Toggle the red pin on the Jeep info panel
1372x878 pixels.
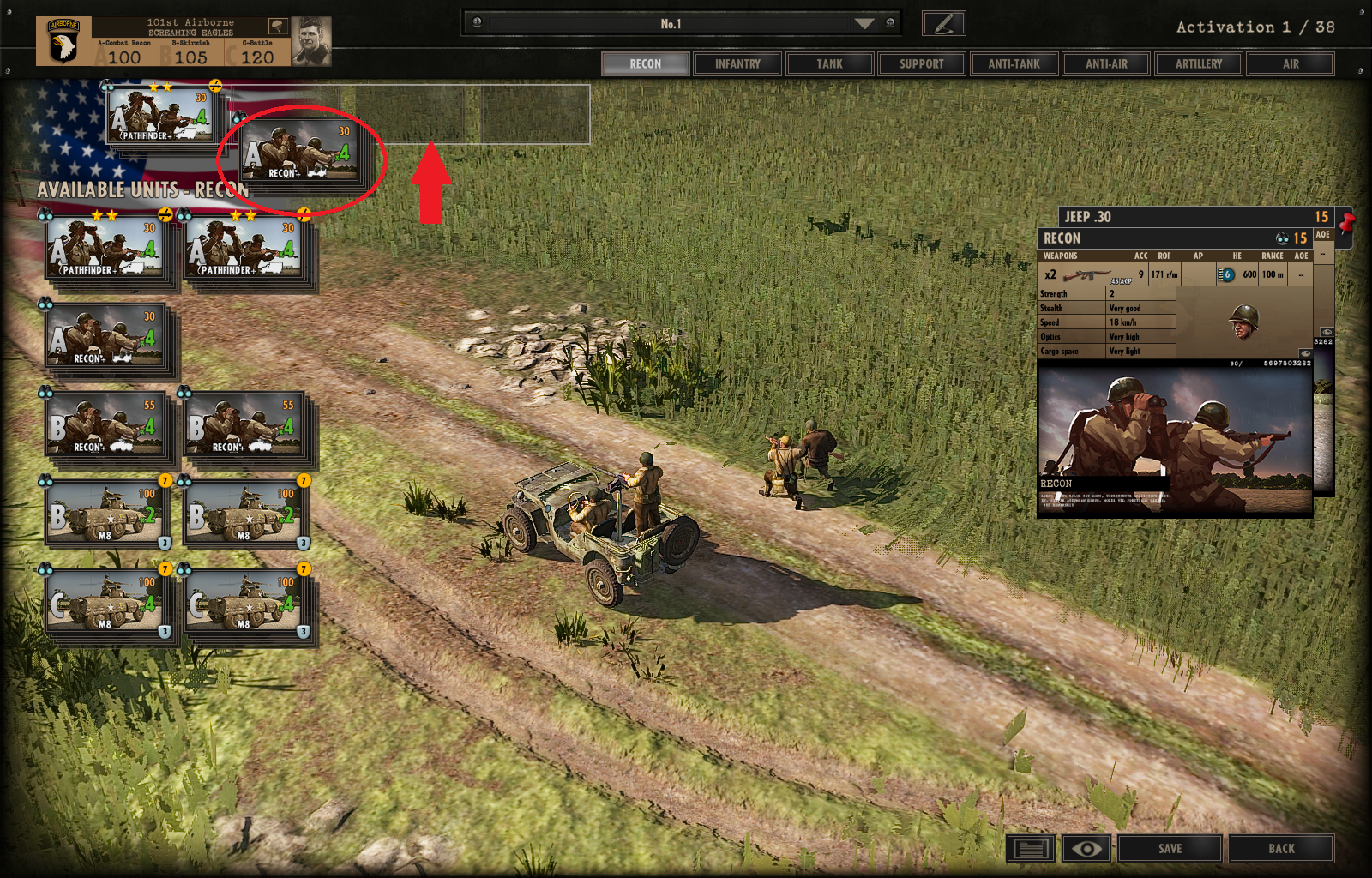click(1346, 223)
